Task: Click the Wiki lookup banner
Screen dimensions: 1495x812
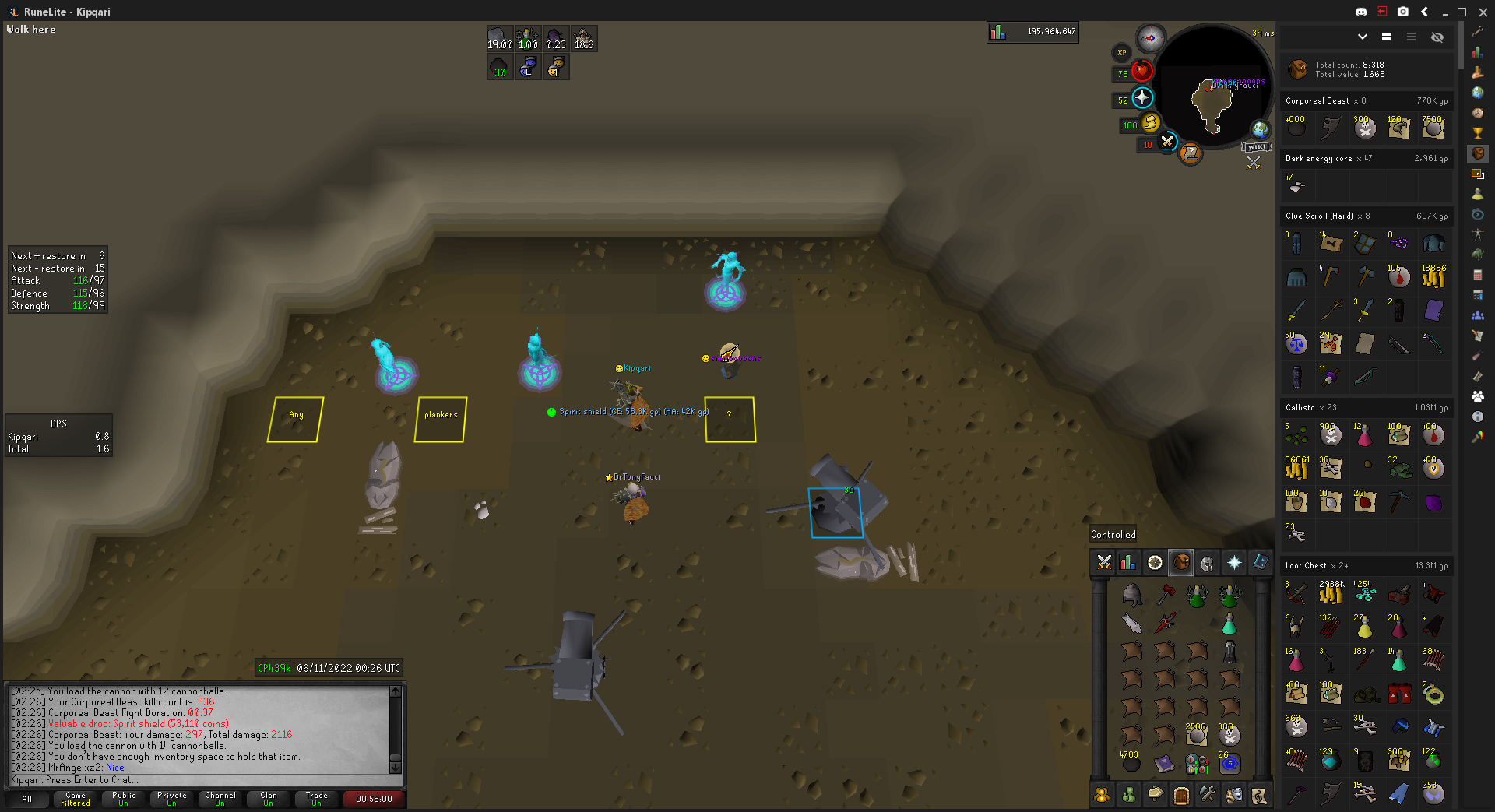Action: tap(1256, 147)
